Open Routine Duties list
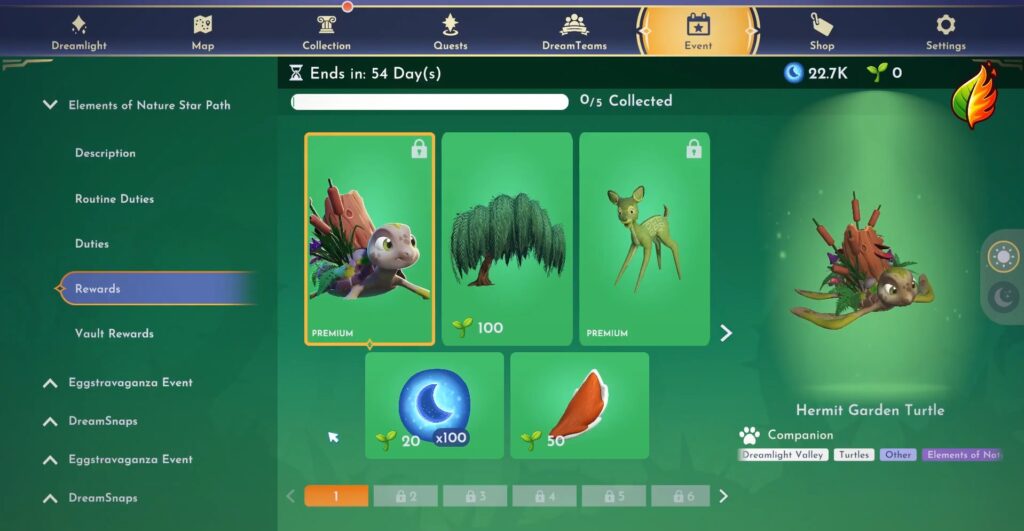This screenshot has height=531, width=1024. pyautogui.click(x=114, y=199)
